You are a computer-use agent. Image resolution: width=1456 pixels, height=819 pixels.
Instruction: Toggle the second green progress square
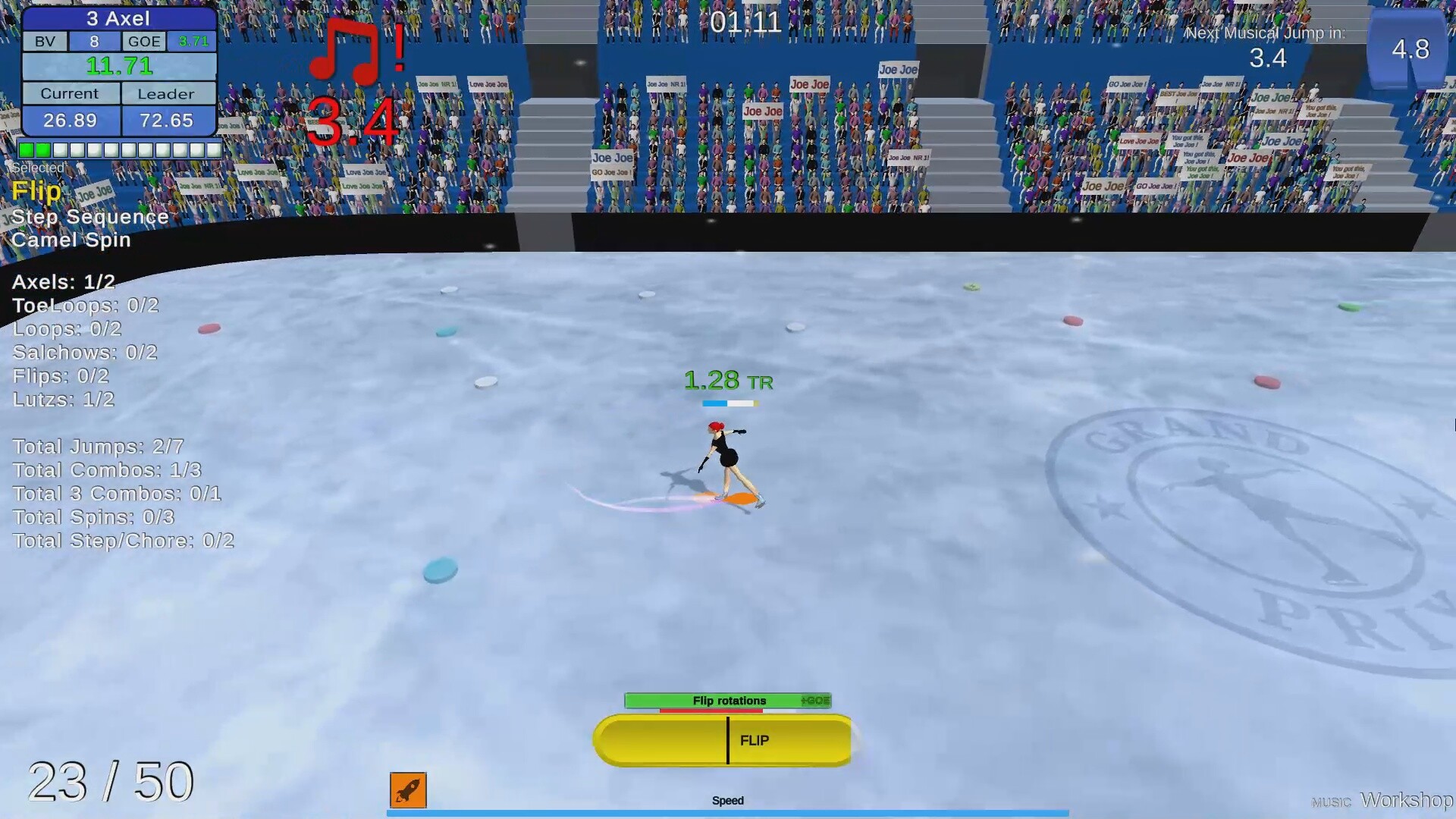(x=44, y=149)
